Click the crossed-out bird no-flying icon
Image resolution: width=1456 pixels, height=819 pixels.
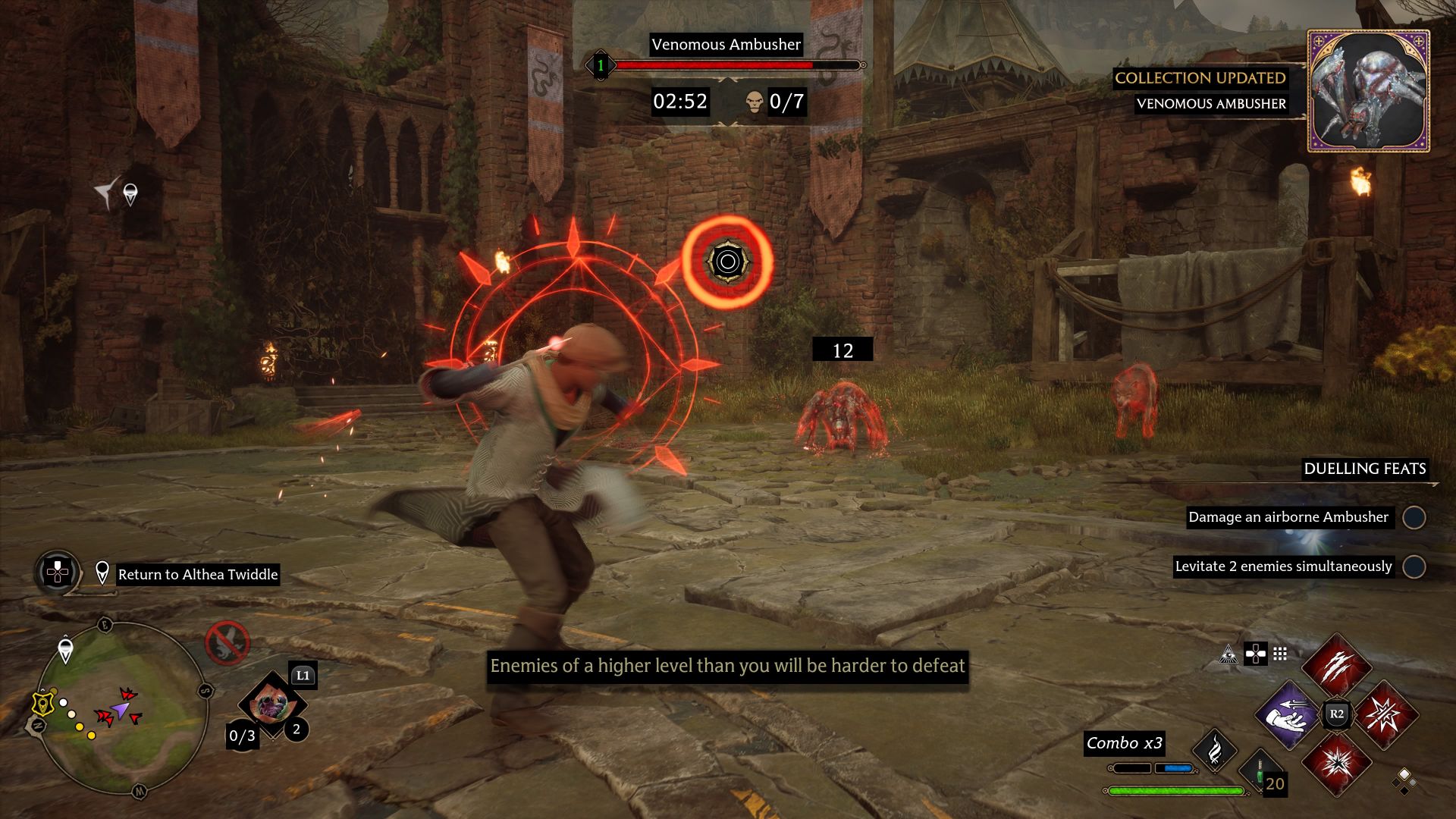227,643
